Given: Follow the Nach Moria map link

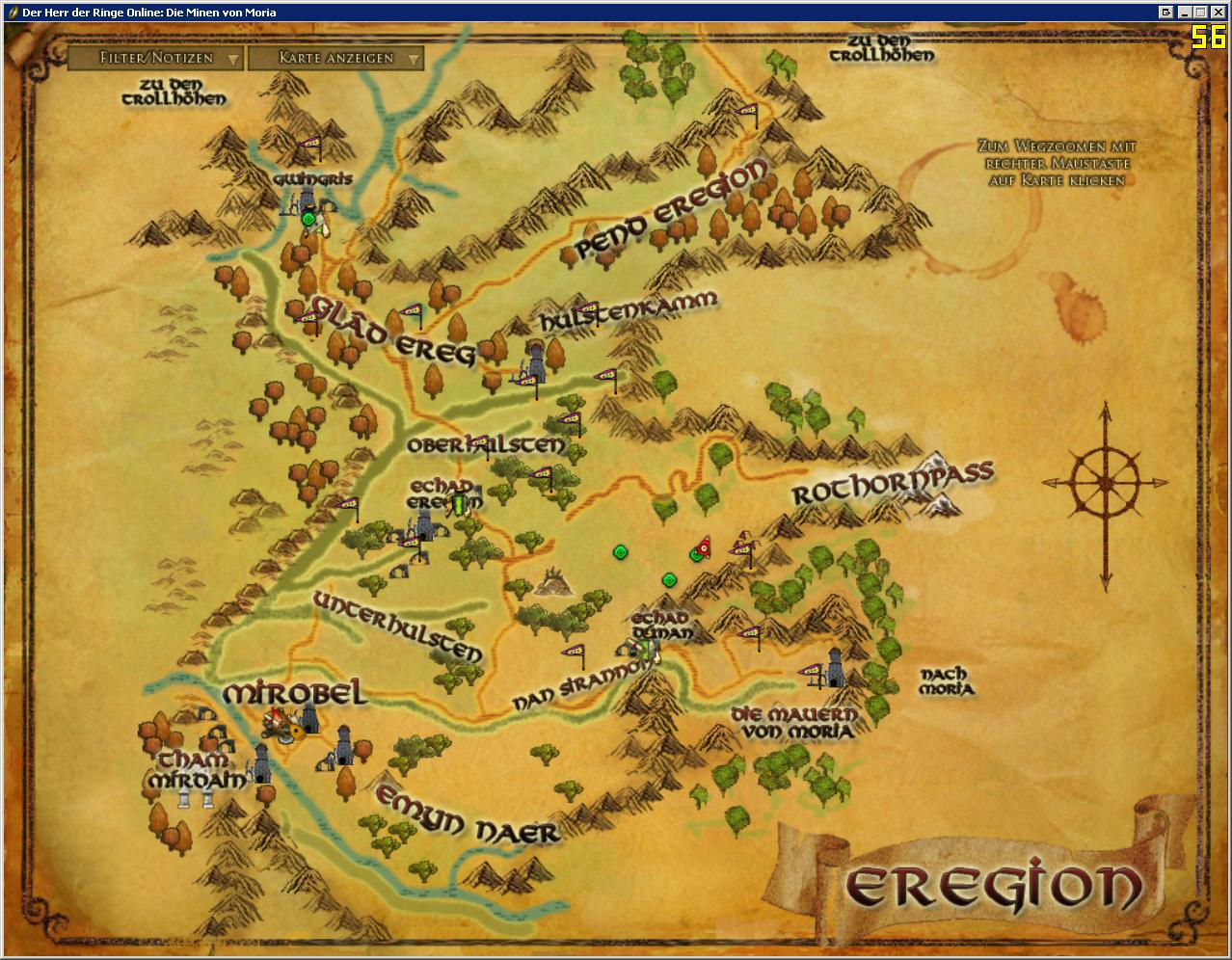Looking at the screenshot, I should tap(945, 681).
